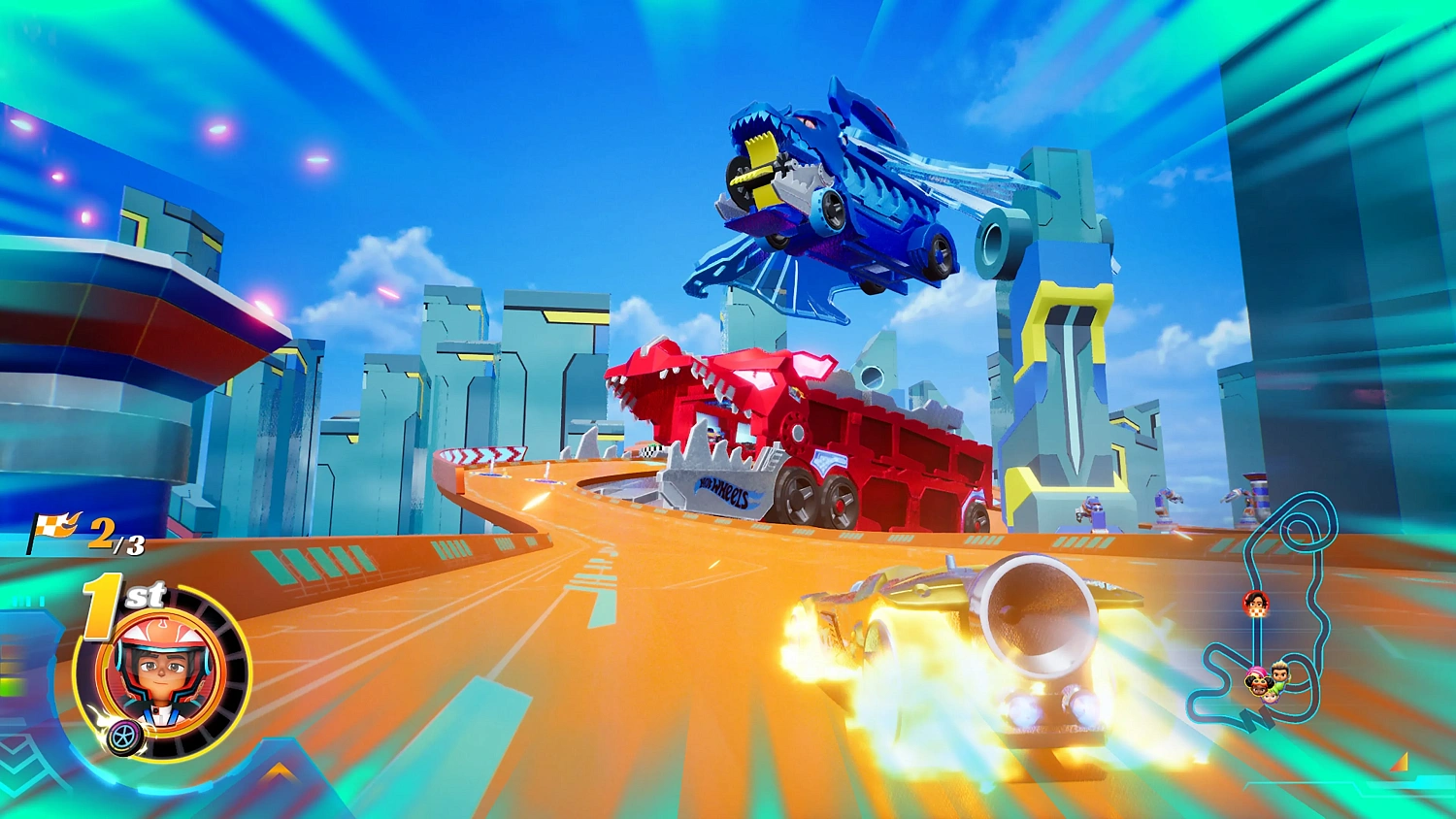The height and width of the screenshot is (819, 1456).
Task: Click the checkered finish marker below the red avatar
Action: (x=1257, y=613)
